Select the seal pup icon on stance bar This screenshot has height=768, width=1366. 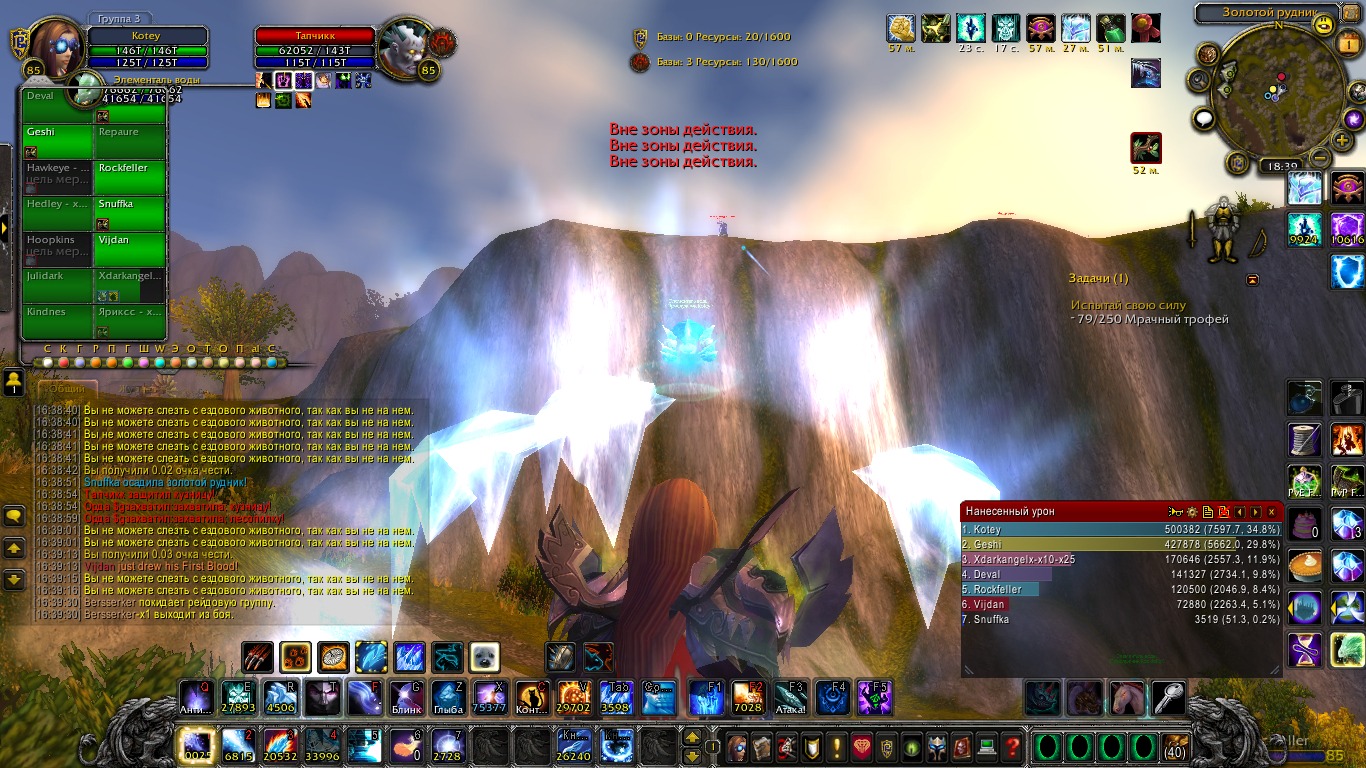tap(484, 657)
